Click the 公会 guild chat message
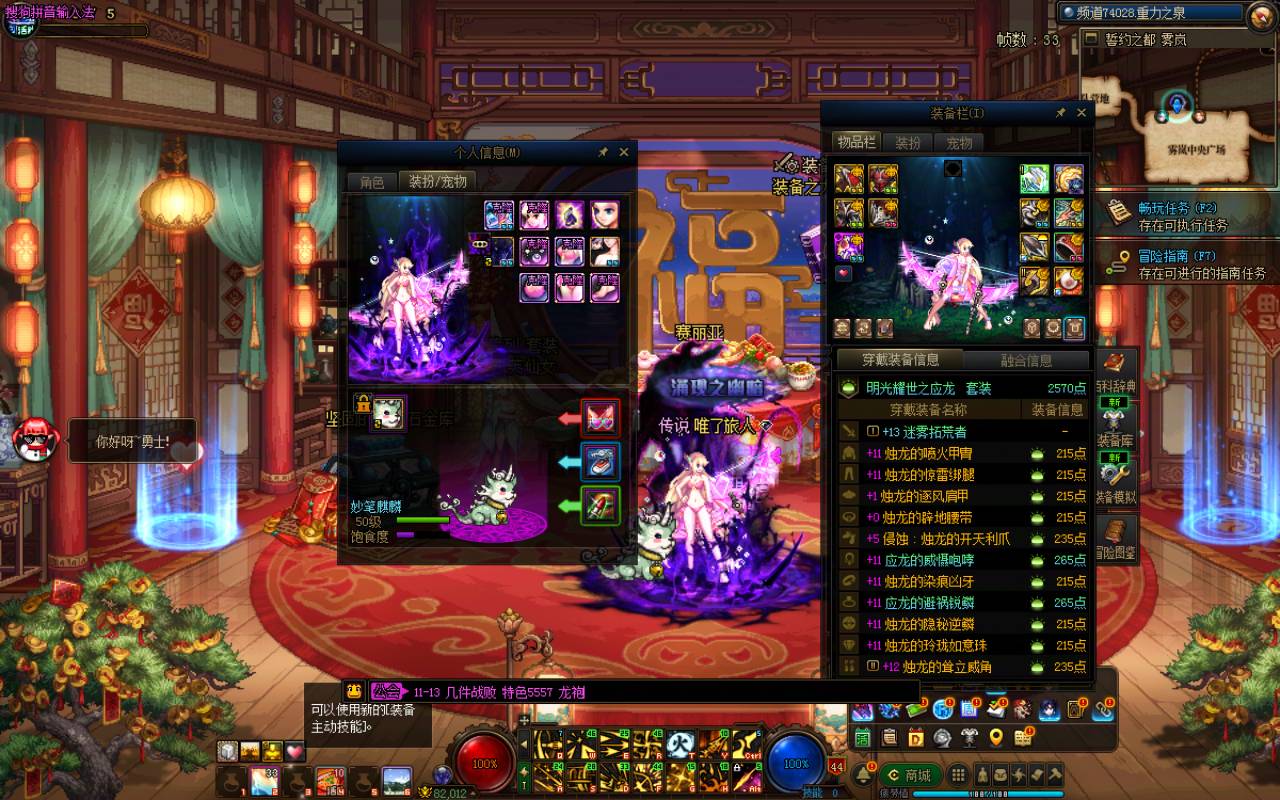The image size is (1280, 800). click(x=498, y=692)
